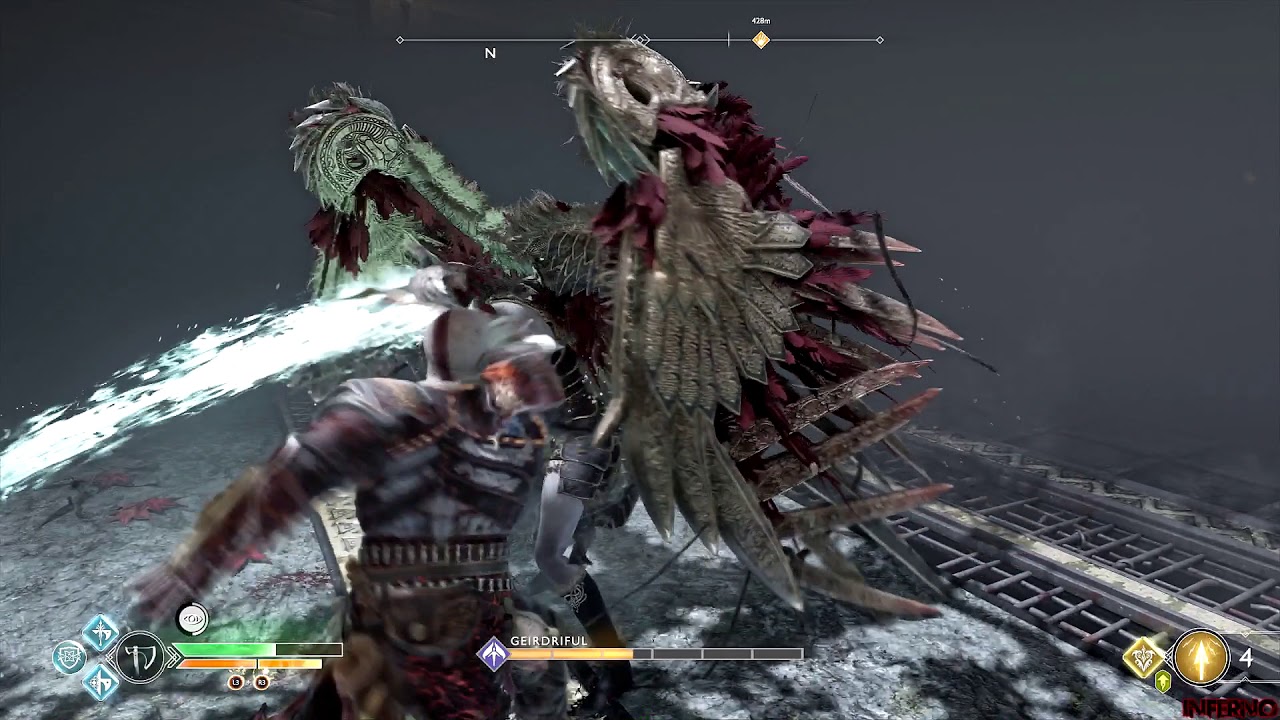Activate the yellow diamond summon icon

[1143, 656]
